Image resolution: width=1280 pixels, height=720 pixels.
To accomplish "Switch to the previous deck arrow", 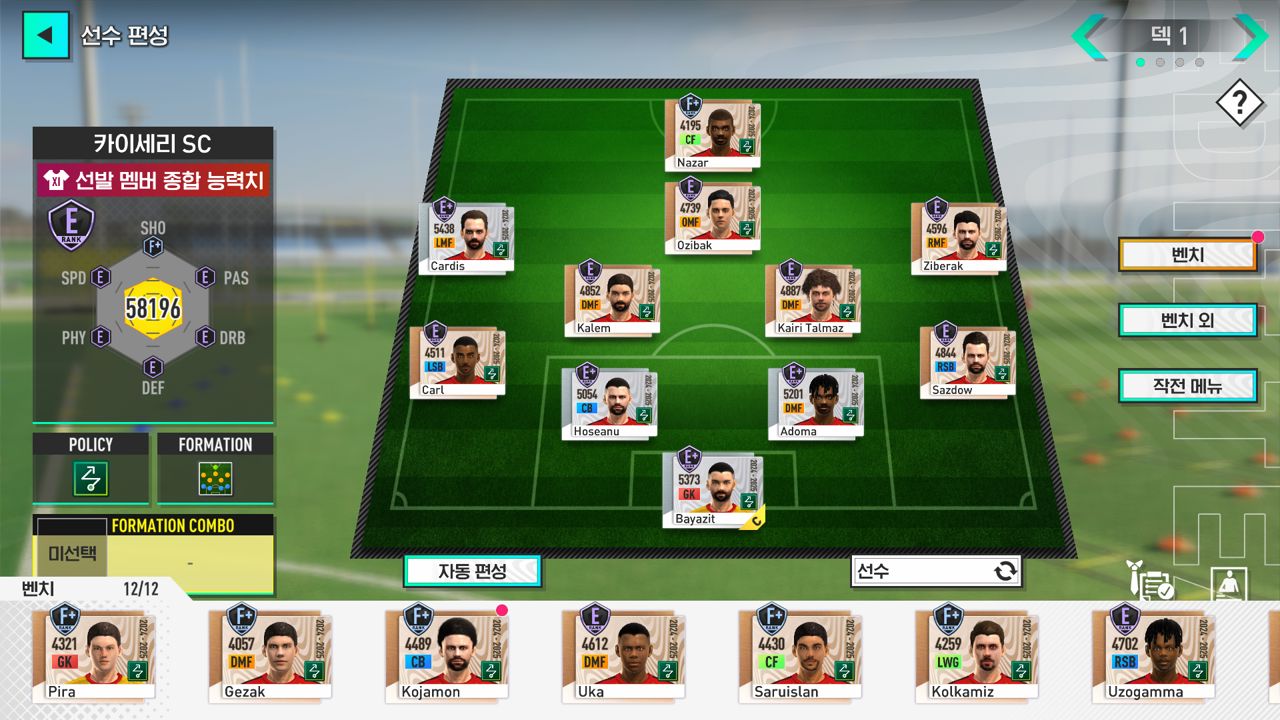I will [x=1090, y=37].
